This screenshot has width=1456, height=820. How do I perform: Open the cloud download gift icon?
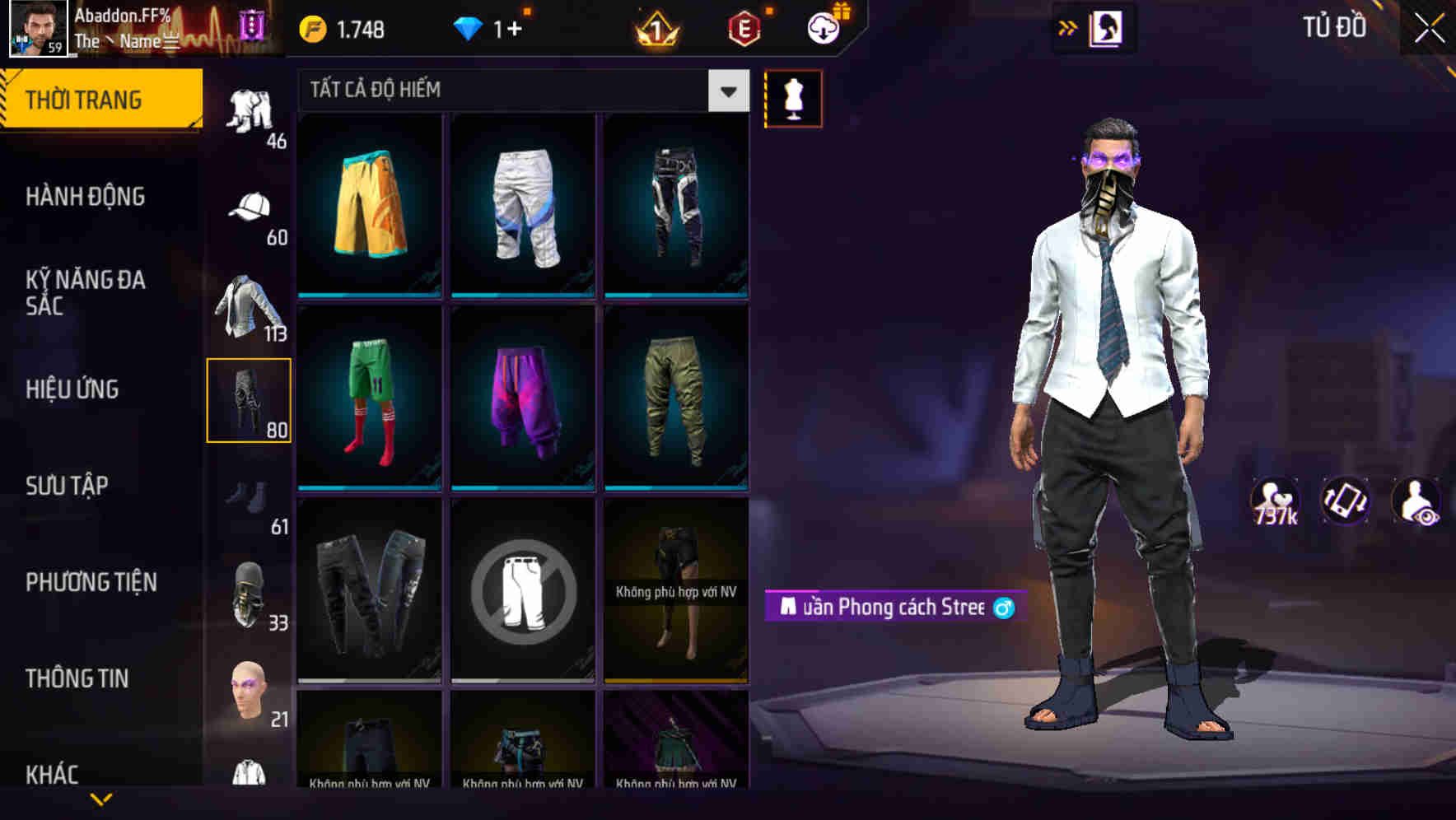pos(824,27)
